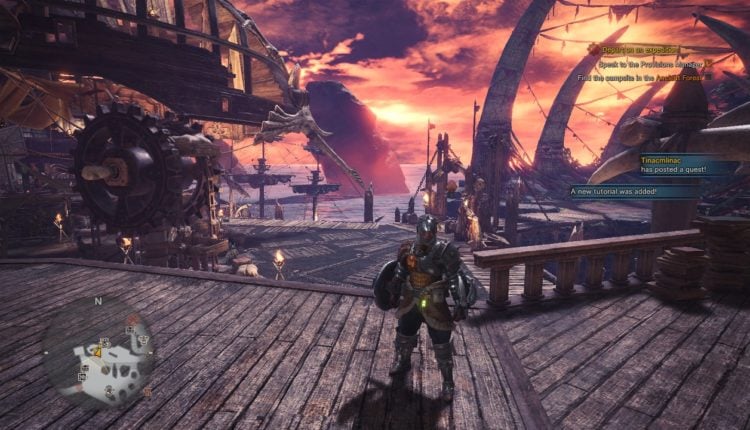Click the yellow player arrow on the minimap
750x430 pixels.
pyautogui.click(x=99, y=351)
